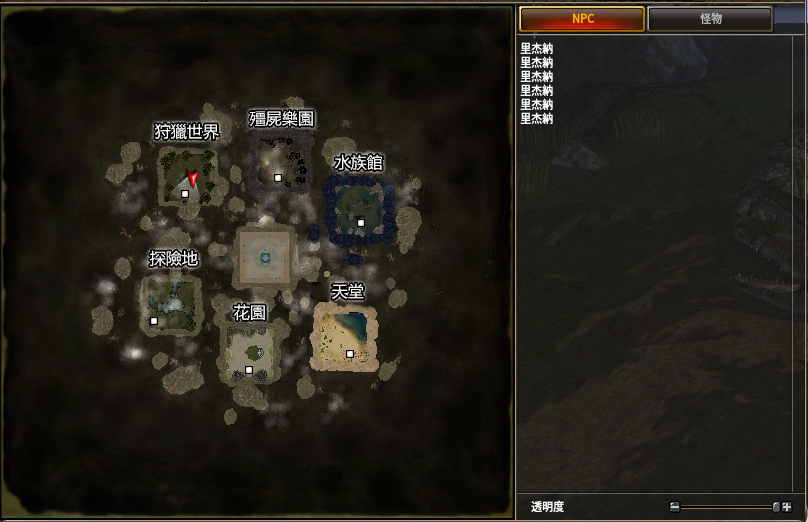Open the 怪物 monster list tab
This screenshot has height=522, width=808.
pos(710,19)
